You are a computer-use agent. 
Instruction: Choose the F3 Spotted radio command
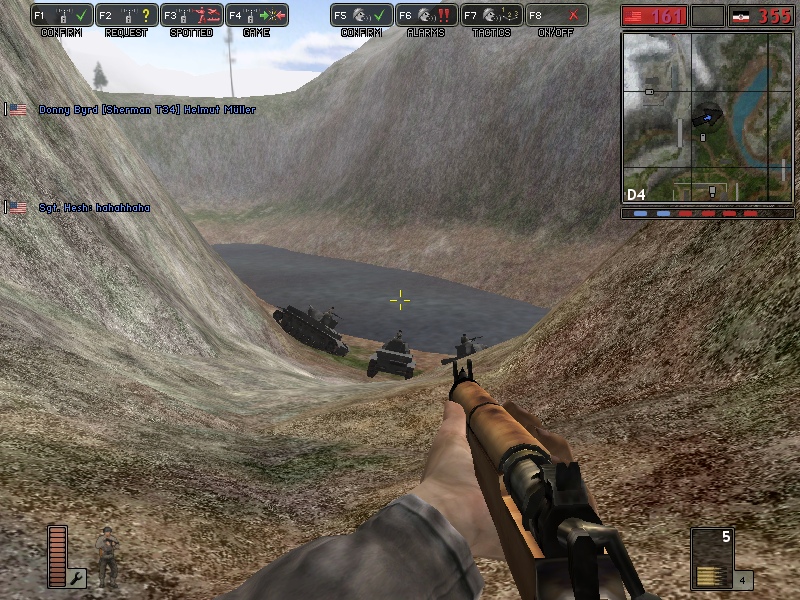coord(192,16)
